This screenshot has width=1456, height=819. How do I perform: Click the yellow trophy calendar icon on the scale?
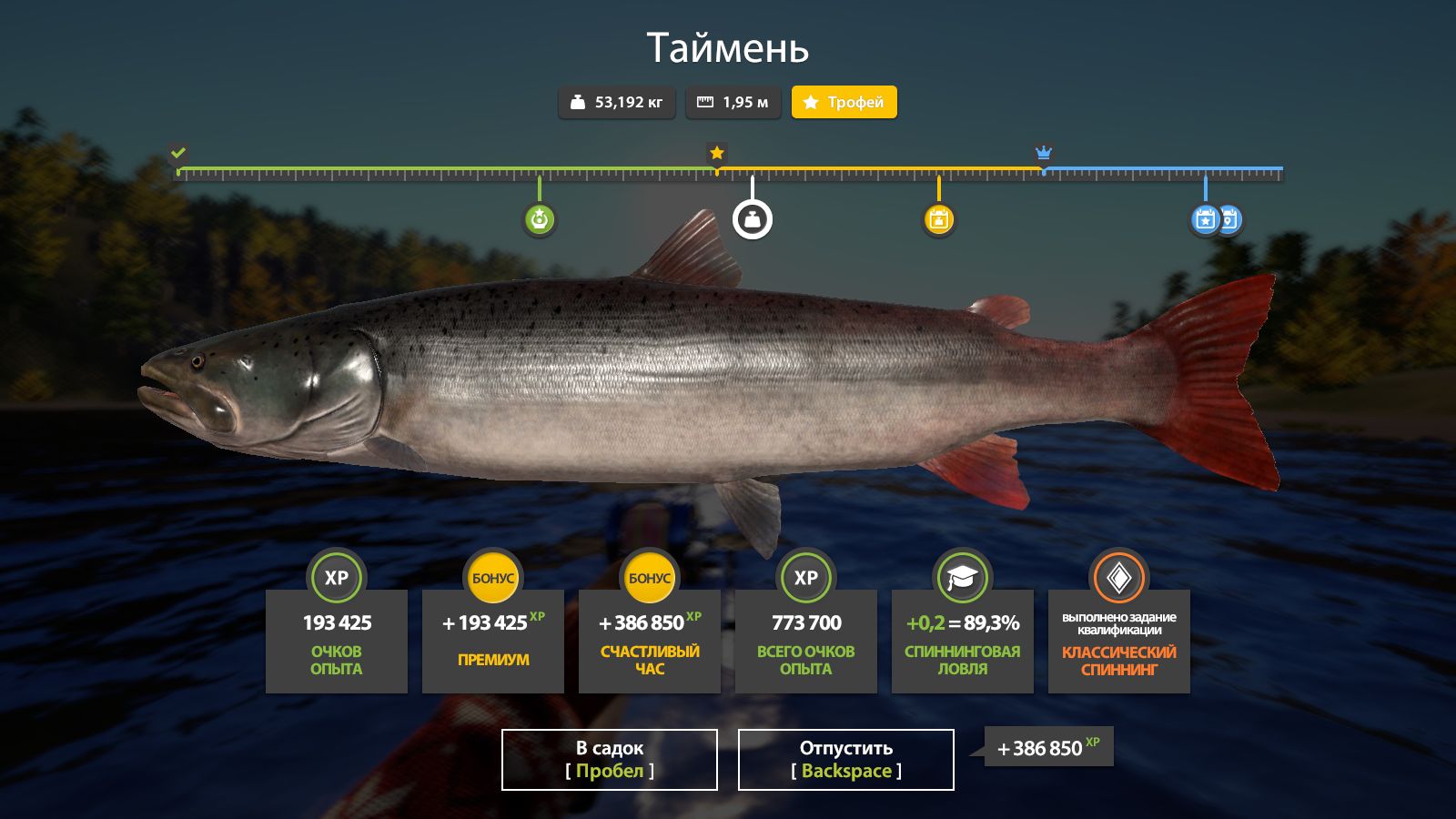click(938, 219)
